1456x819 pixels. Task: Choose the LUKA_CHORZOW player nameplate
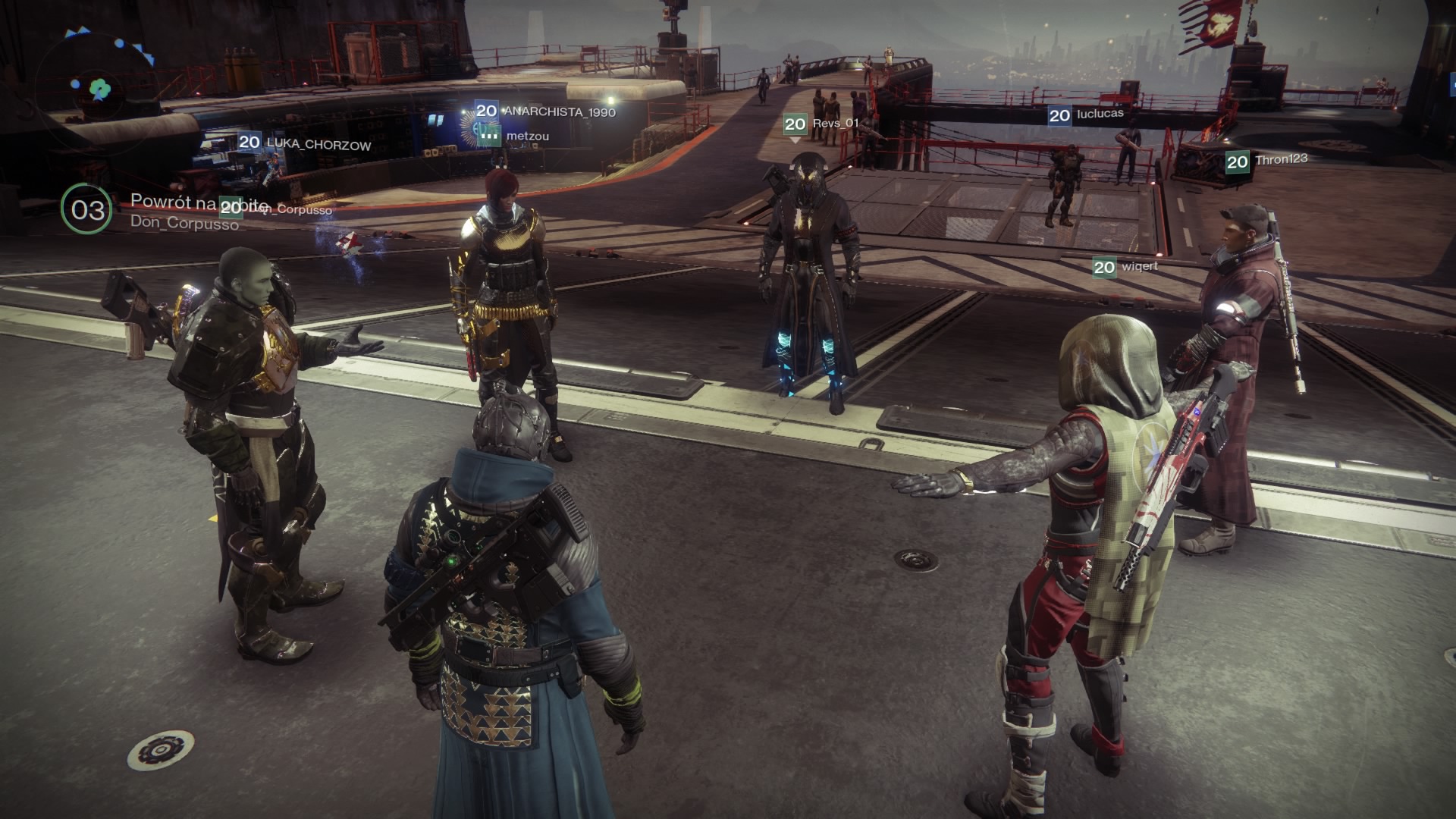pos(305,143)
